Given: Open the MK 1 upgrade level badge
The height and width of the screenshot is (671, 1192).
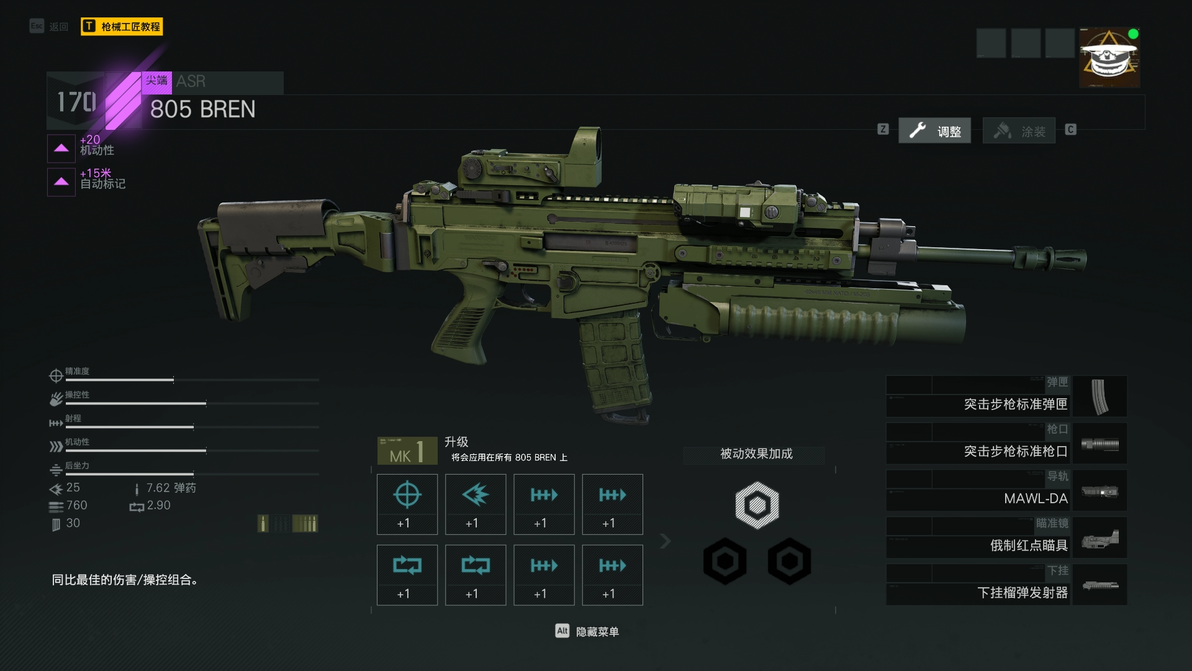Looking at the screenshot, I should 407,452.
